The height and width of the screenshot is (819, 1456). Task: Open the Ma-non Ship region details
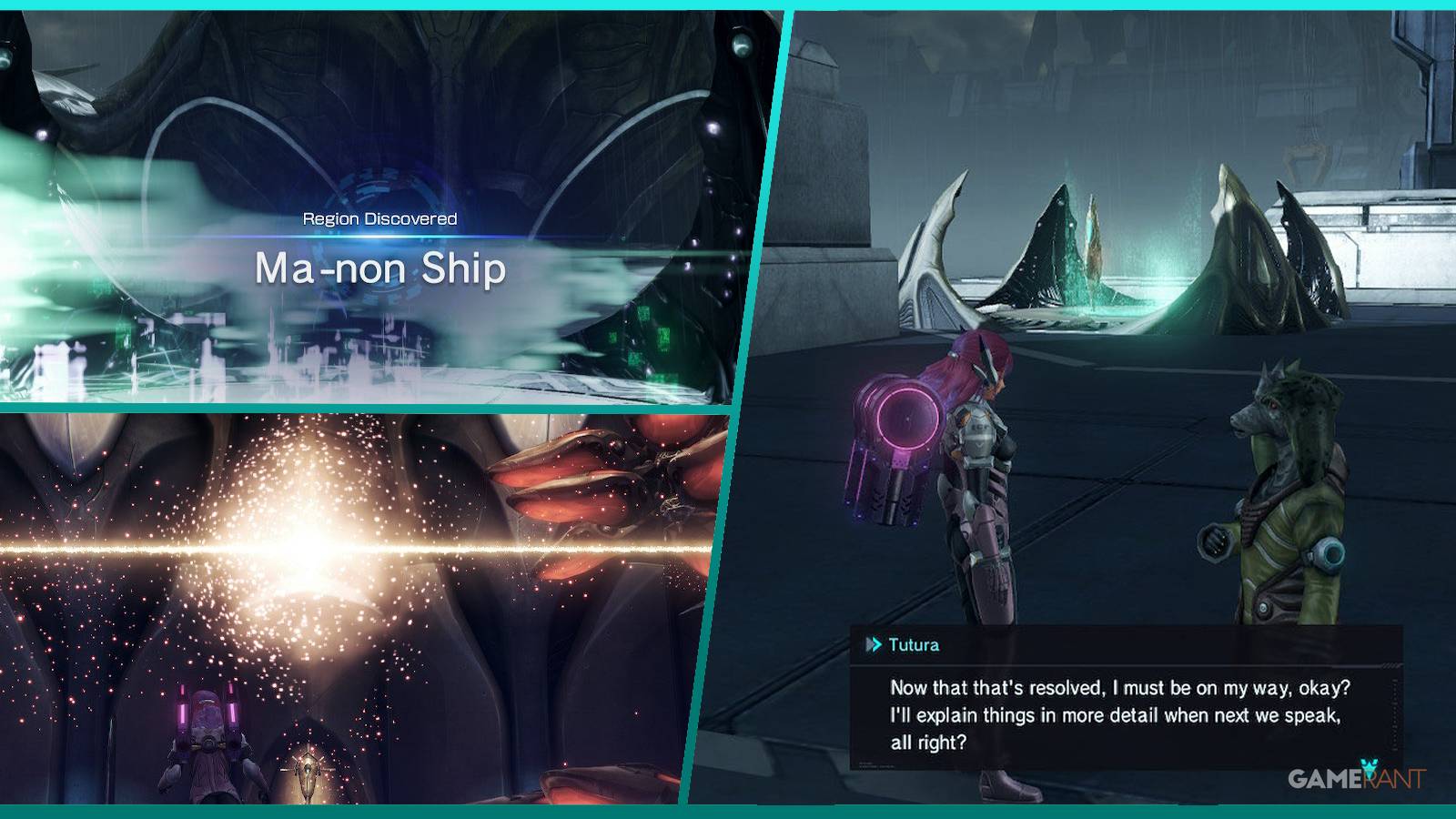tap(382, 268)
